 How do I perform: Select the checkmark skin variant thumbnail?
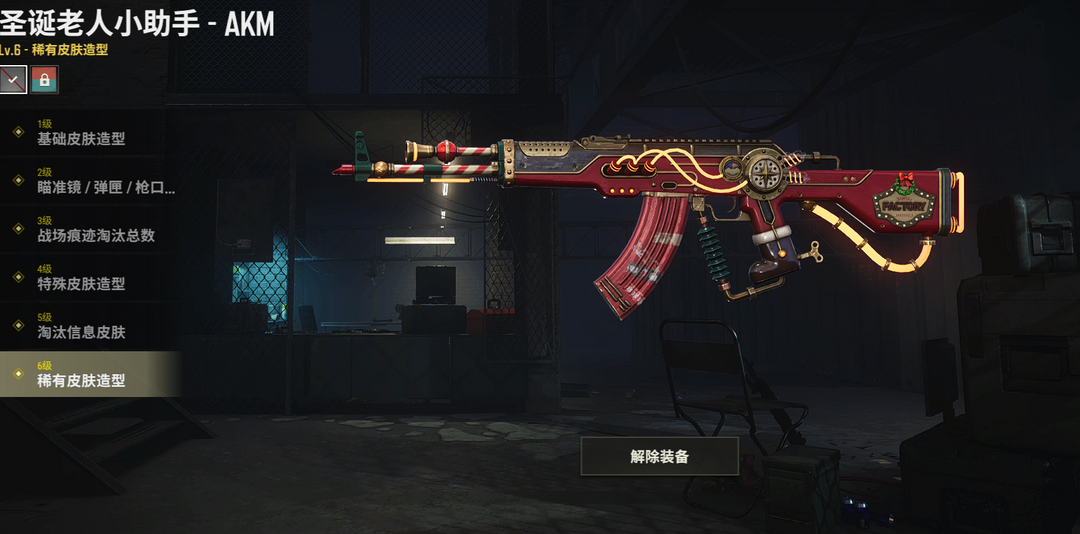[13, 79]
